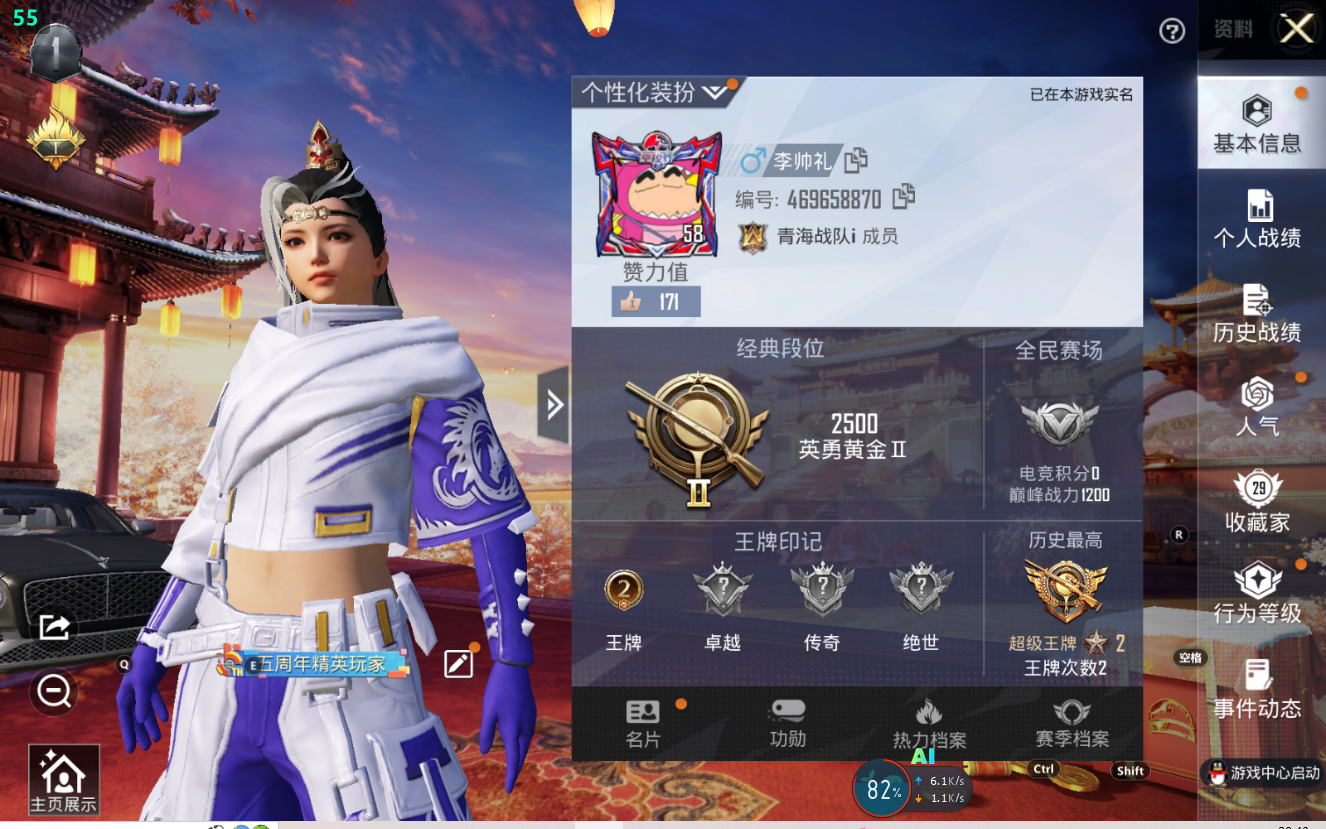Open the 功勋 section
Screen dimensions: 1326x829
click(x=788, y=724)
